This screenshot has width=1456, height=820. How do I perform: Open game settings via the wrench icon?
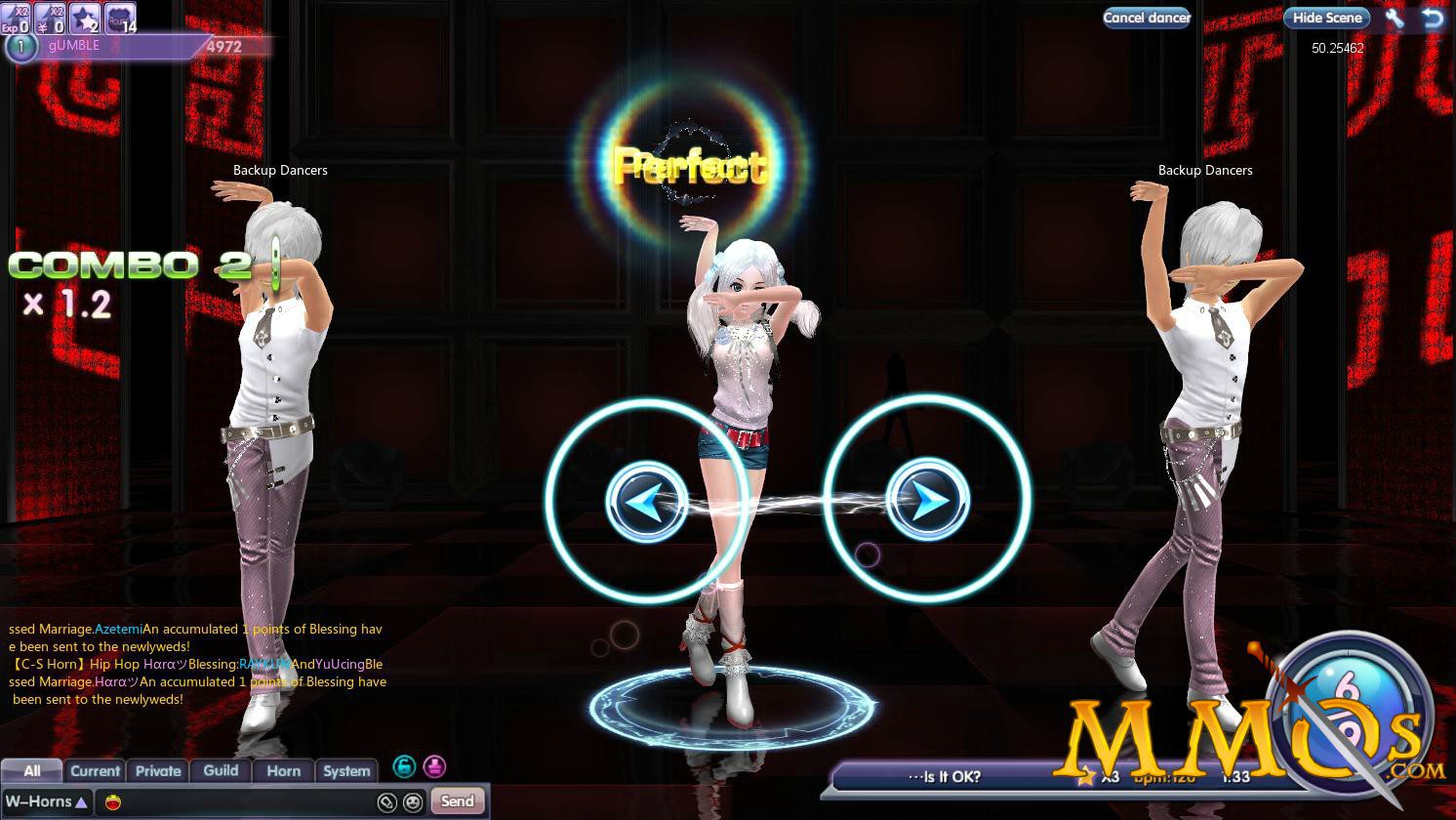pyautogui.click(x=1394, y=18)
